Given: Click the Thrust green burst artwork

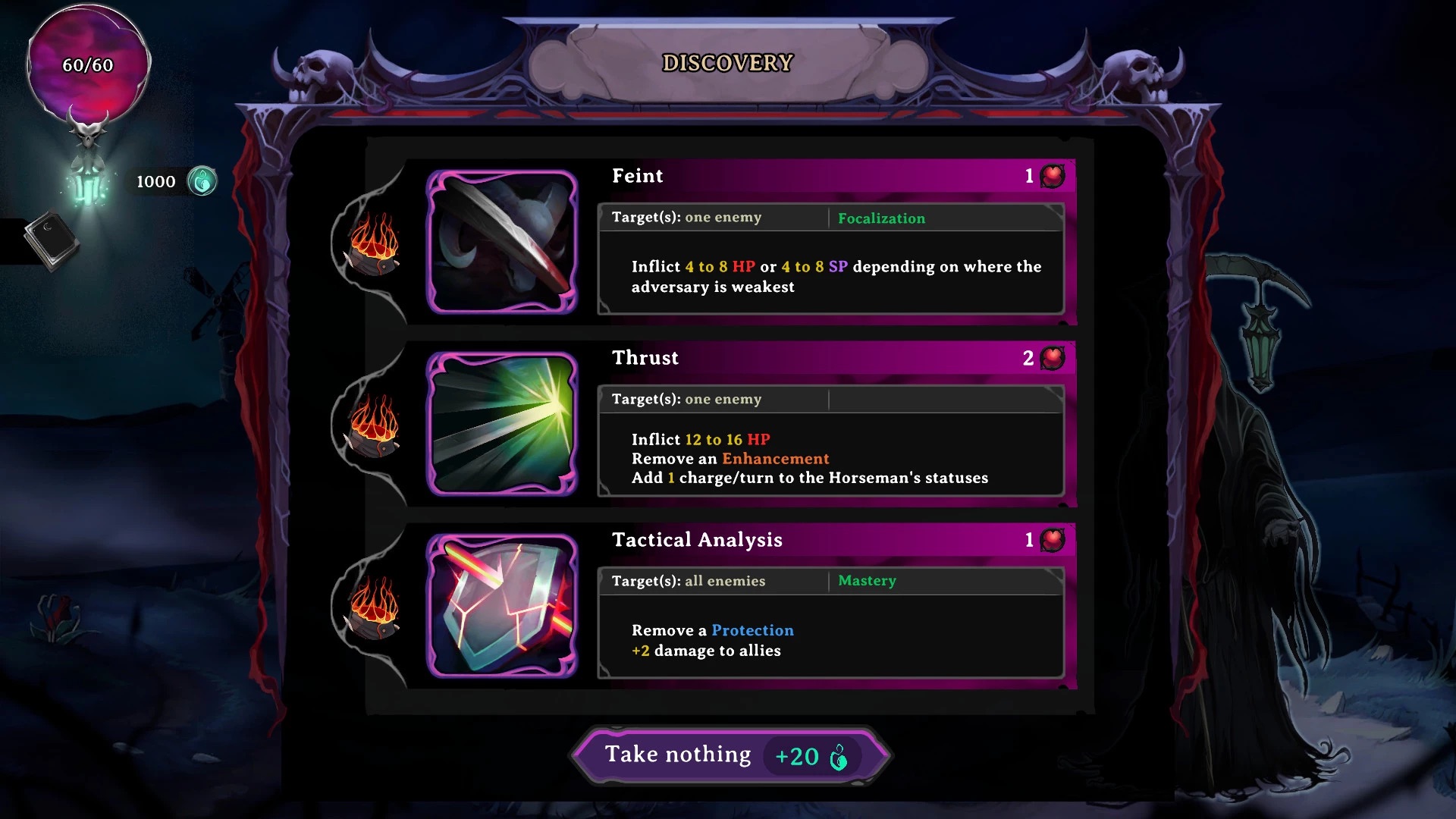Looking at the screenshot, I should [x=502, y=424].
